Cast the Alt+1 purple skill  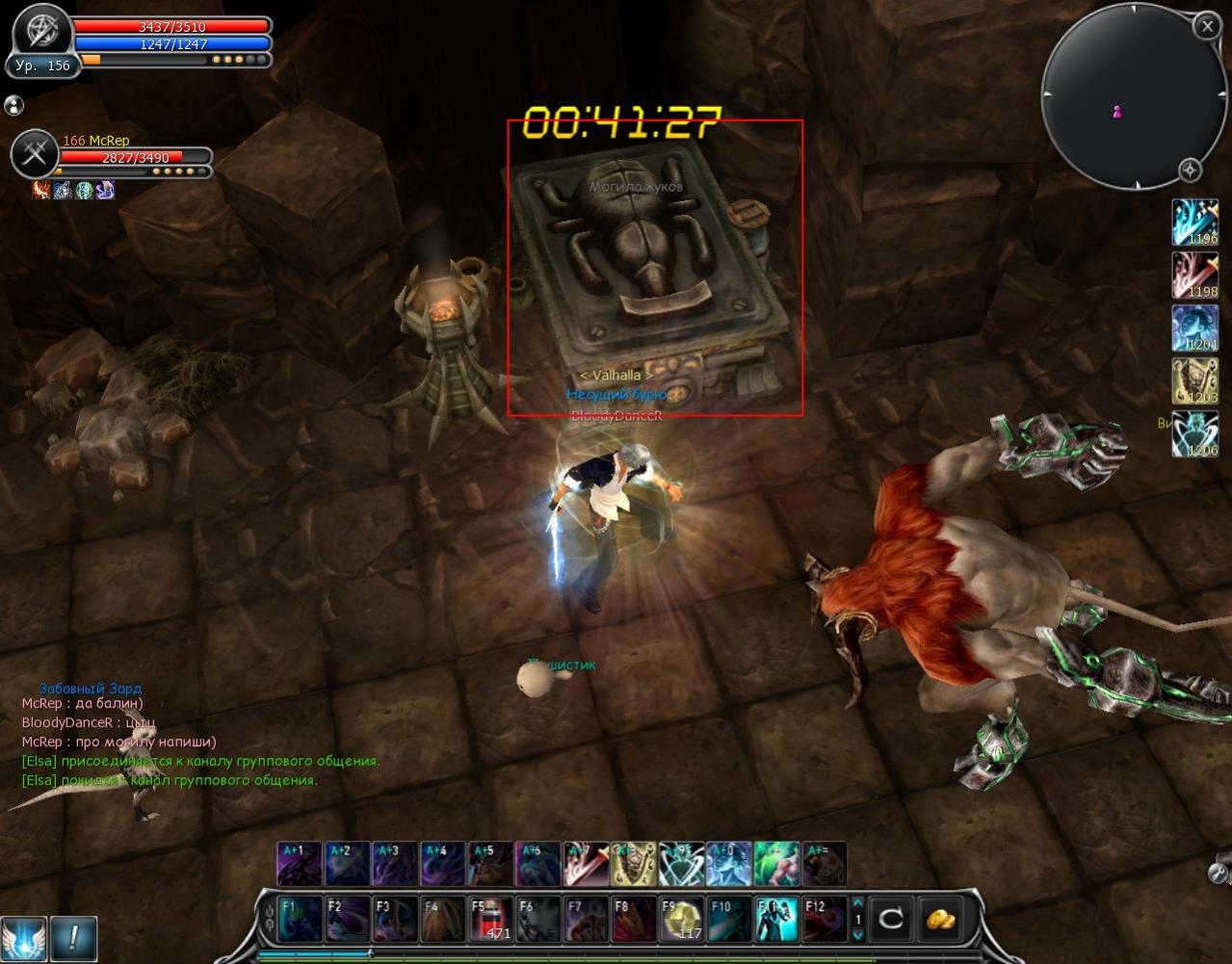click(x=299, y=863)
